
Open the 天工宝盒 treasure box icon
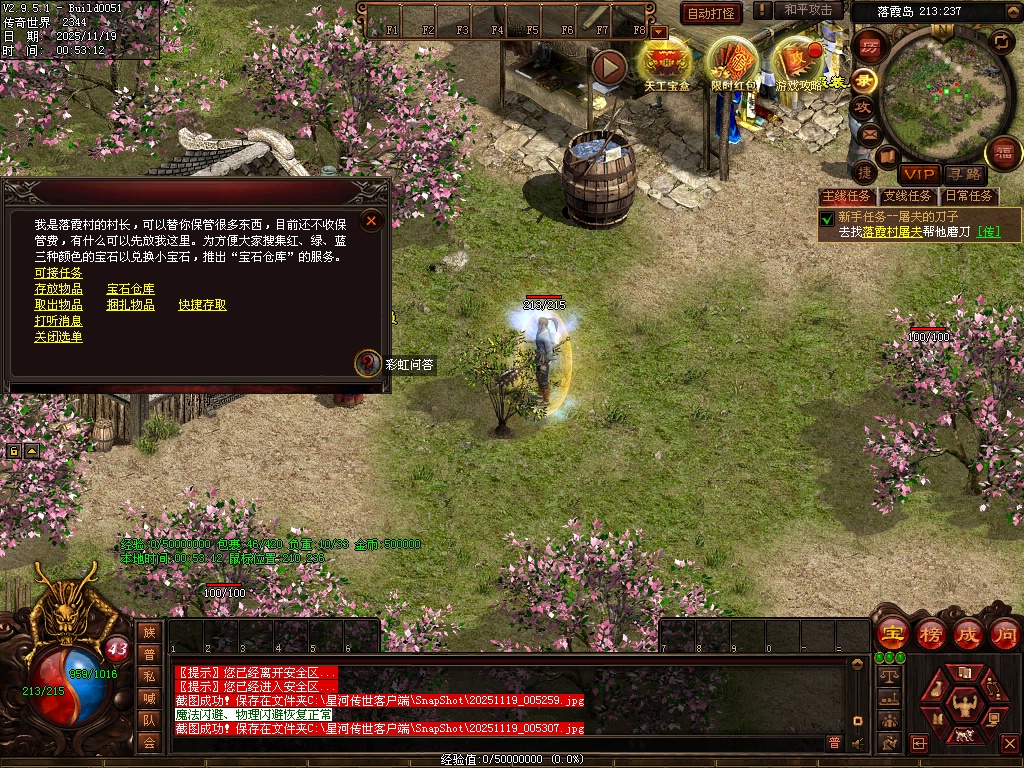coord(667,62)
